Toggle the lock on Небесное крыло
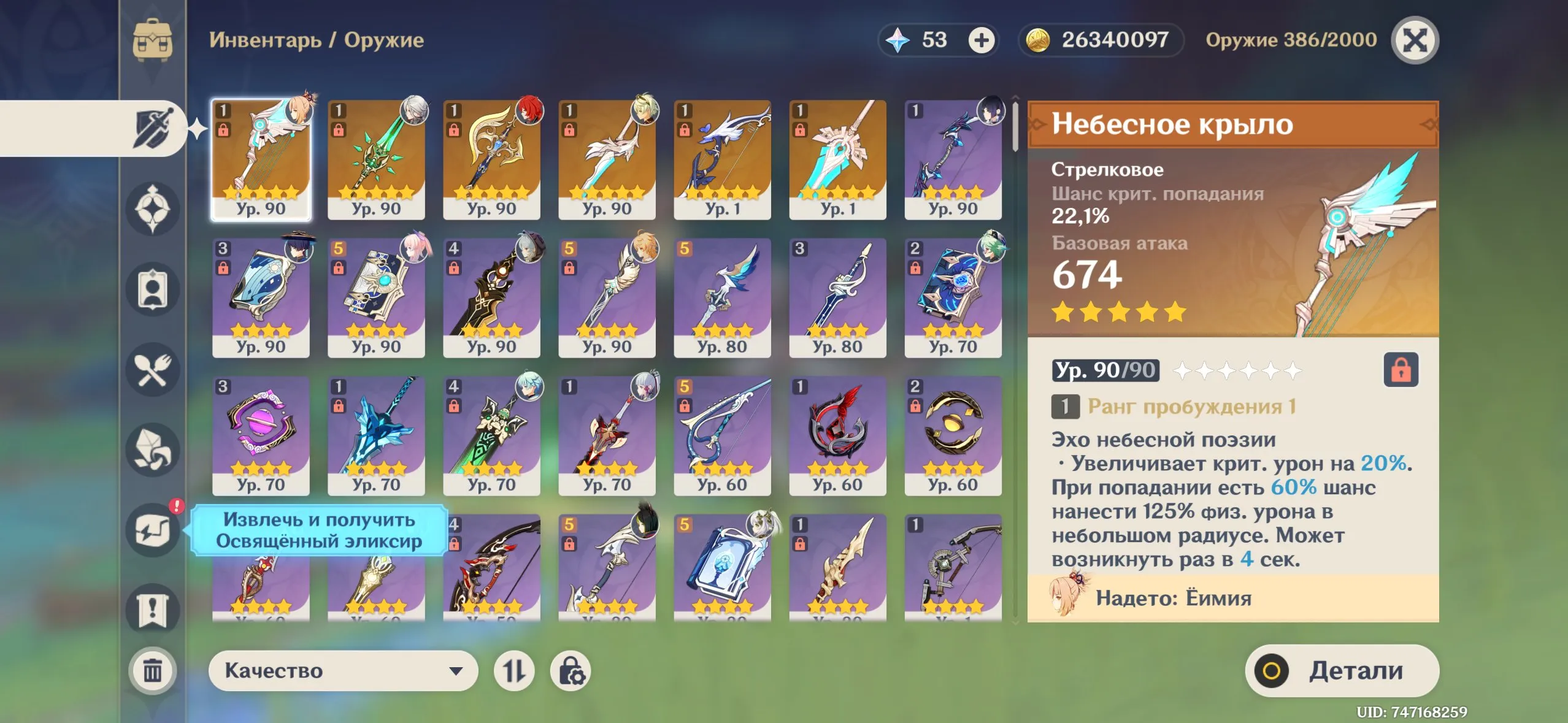This screenshot has height=723, width=1568. (x=1401, y=370)
